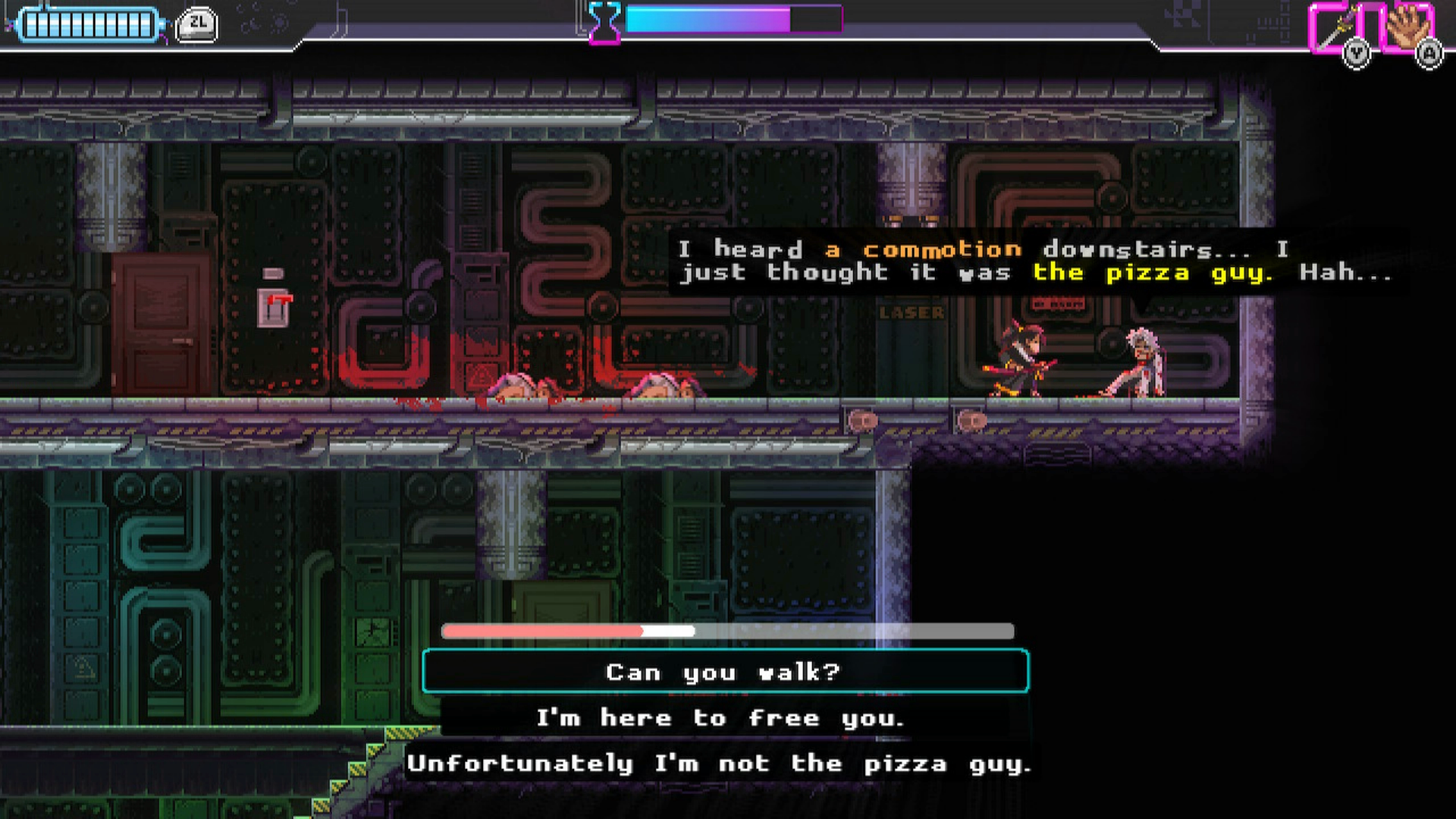Select the open hand item slot
The width and height of the screenshot is (1456, 819).
pyautogui.click(x=1407, y=27)
